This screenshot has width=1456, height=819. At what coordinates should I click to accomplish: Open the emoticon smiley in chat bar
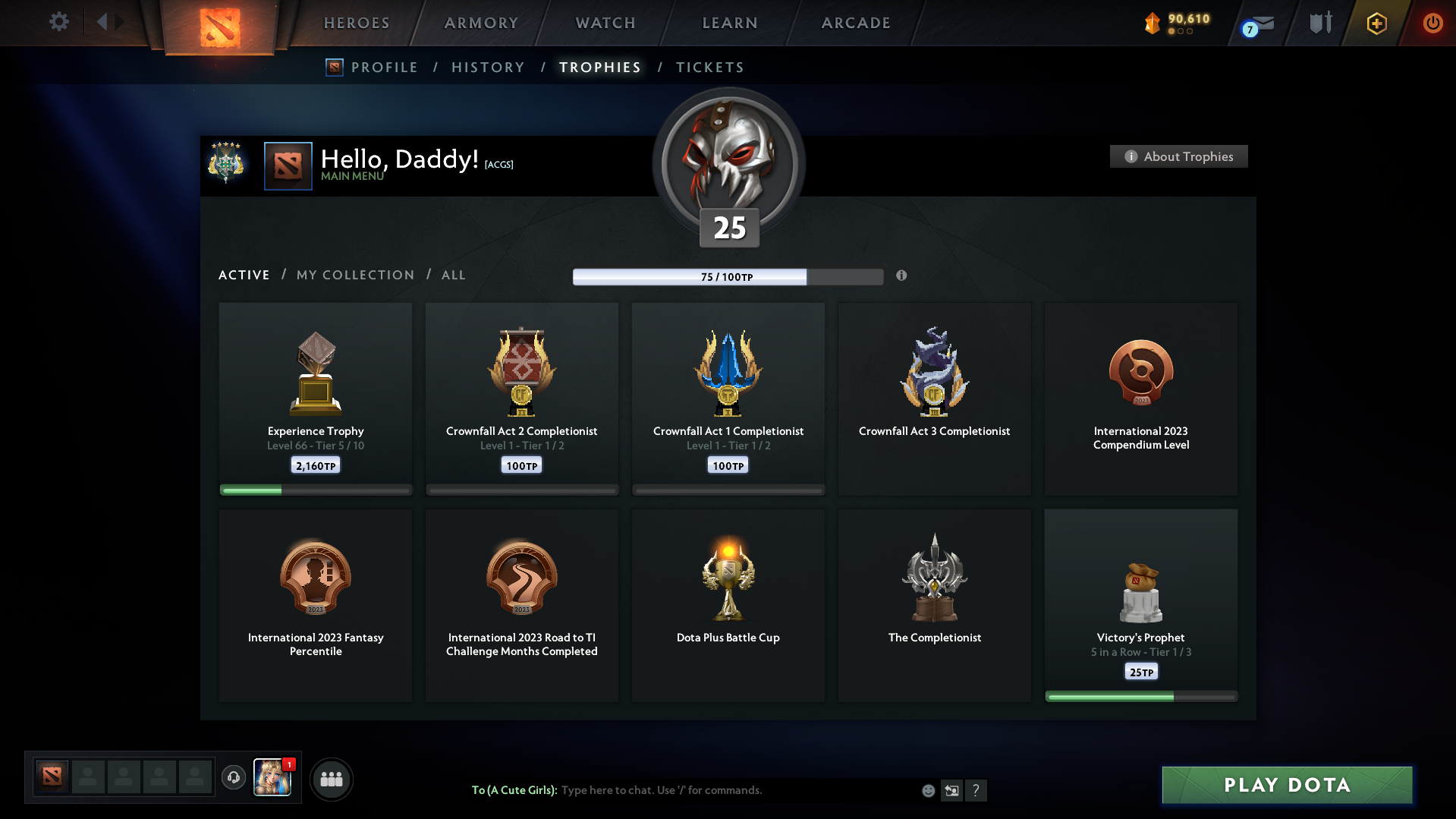click(927, 790)
